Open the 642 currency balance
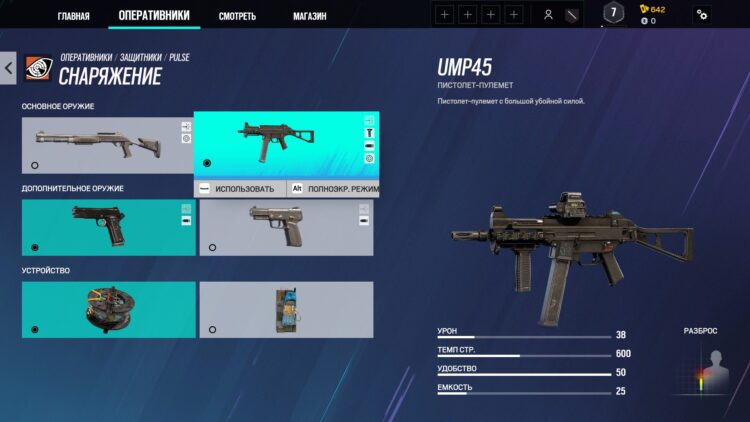The width and height of the screenshot is (750, 422). point(652,9)
